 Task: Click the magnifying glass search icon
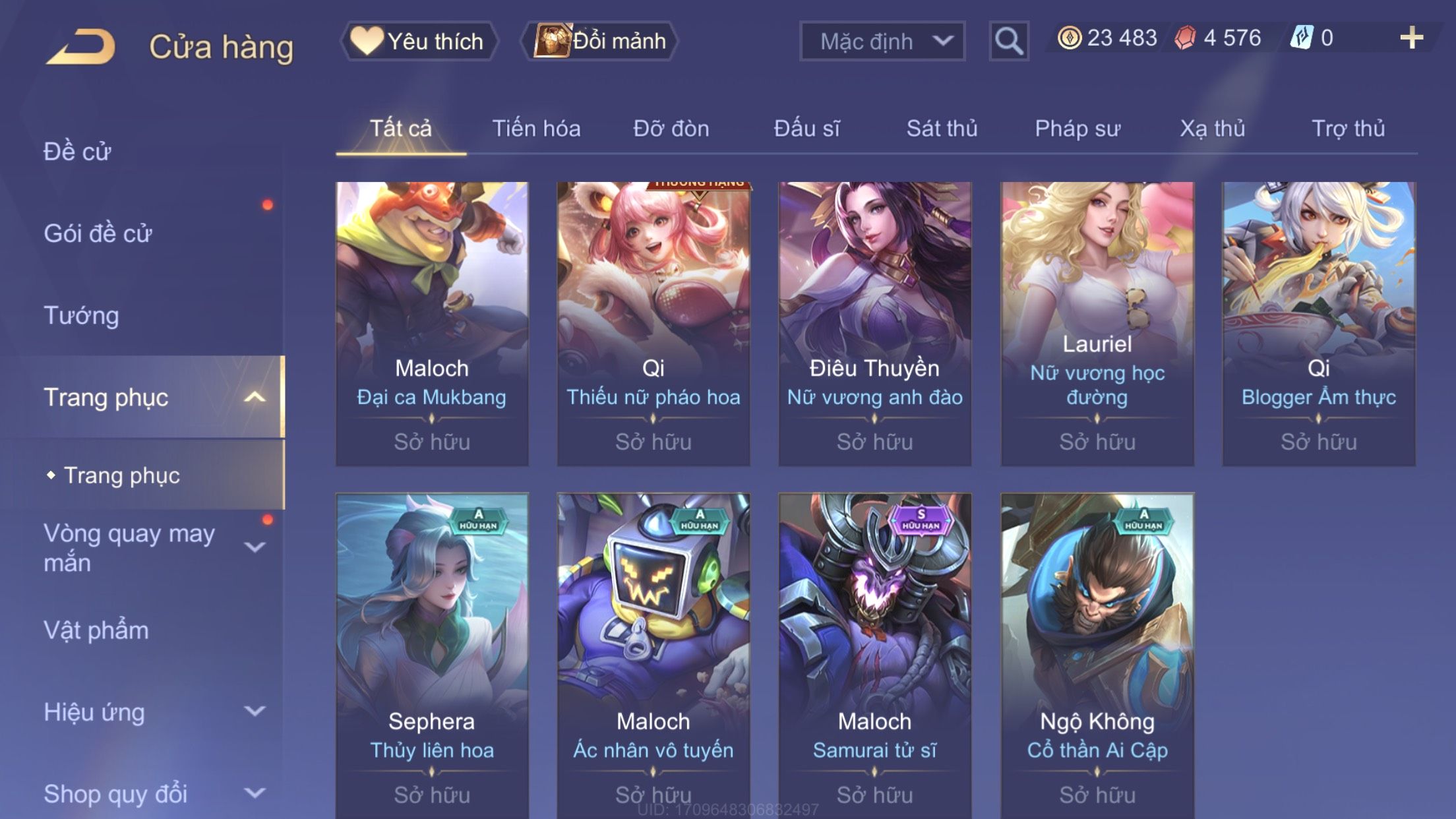pyautogui.click(x=1008, y=41)
